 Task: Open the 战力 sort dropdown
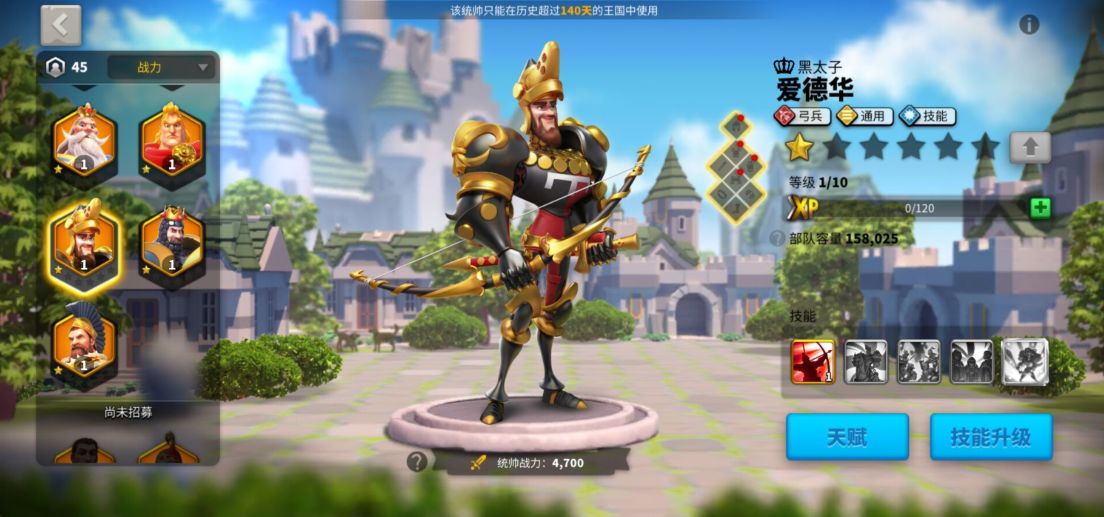point(162,68)
